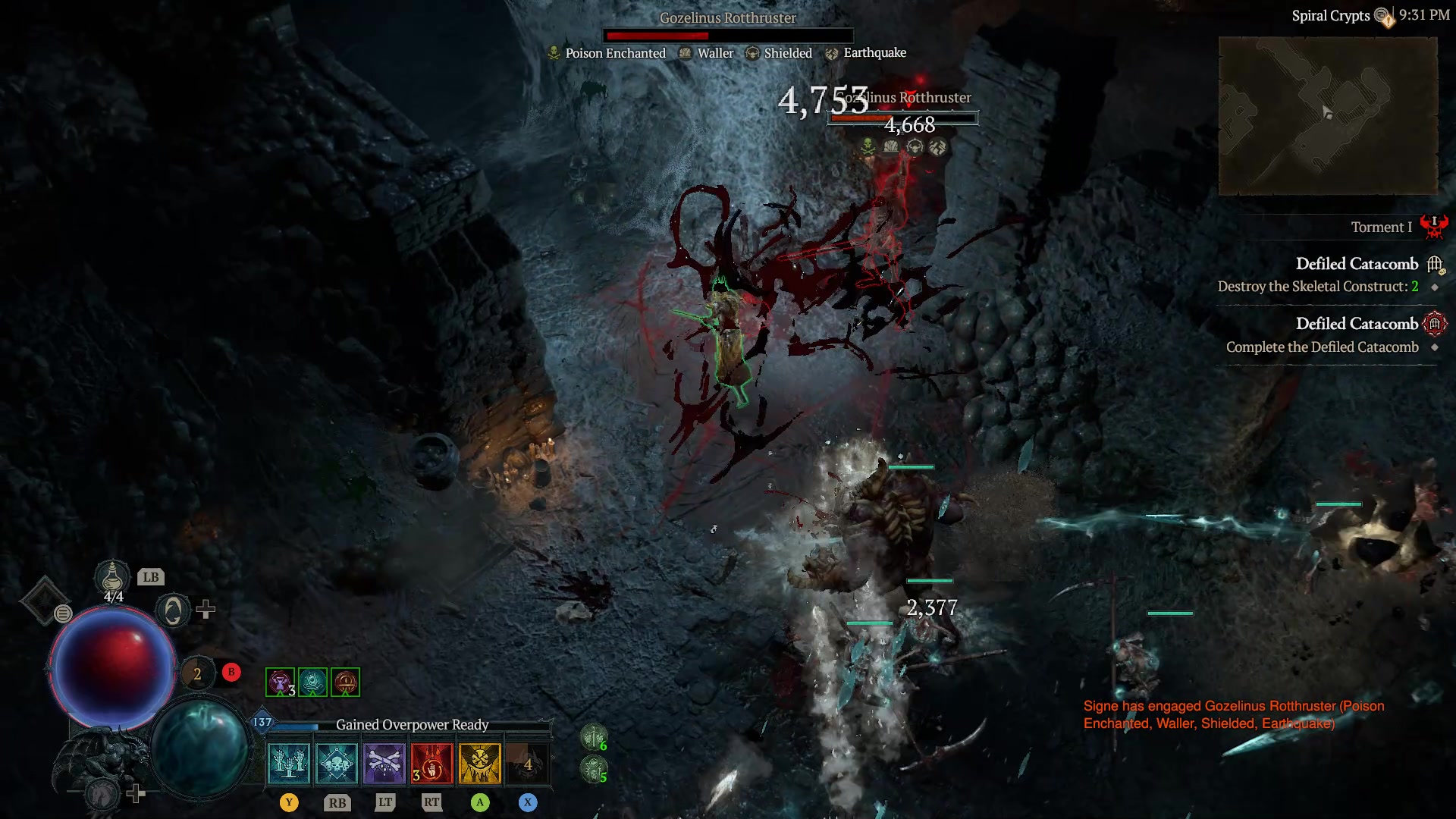Select the mount horse icon below the gargoyle
This screenshot has height=819, width=1456.
click(x=102, y=792)
